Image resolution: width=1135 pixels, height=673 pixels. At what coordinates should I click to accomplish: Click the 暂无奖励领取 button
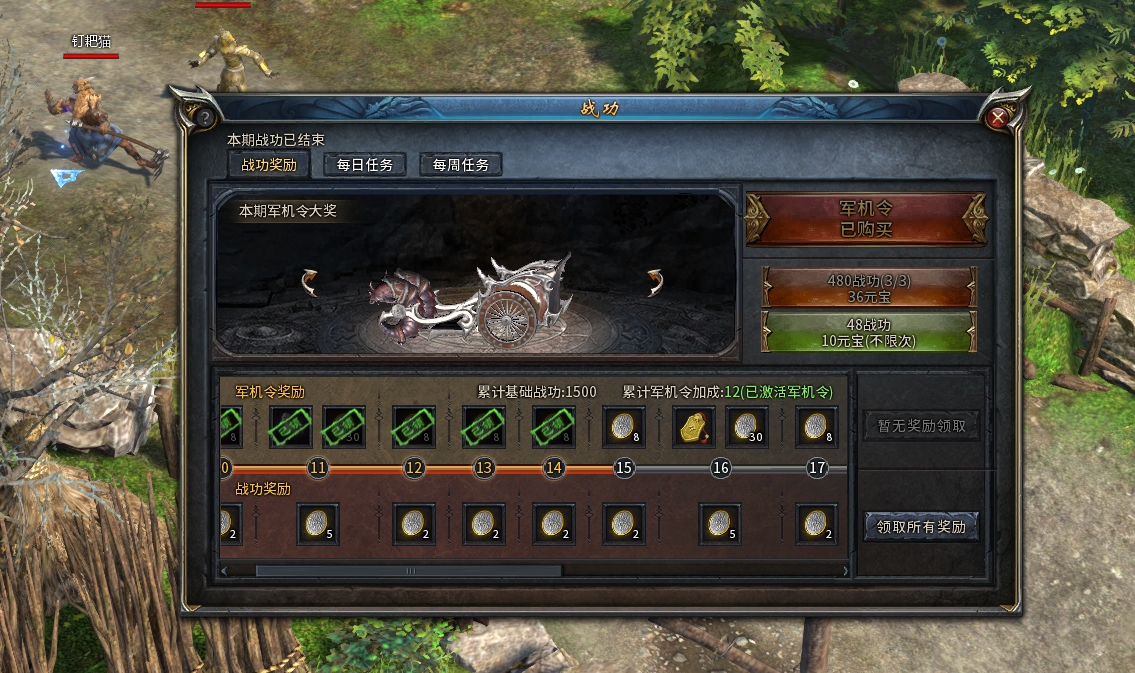tap(921, 426)
